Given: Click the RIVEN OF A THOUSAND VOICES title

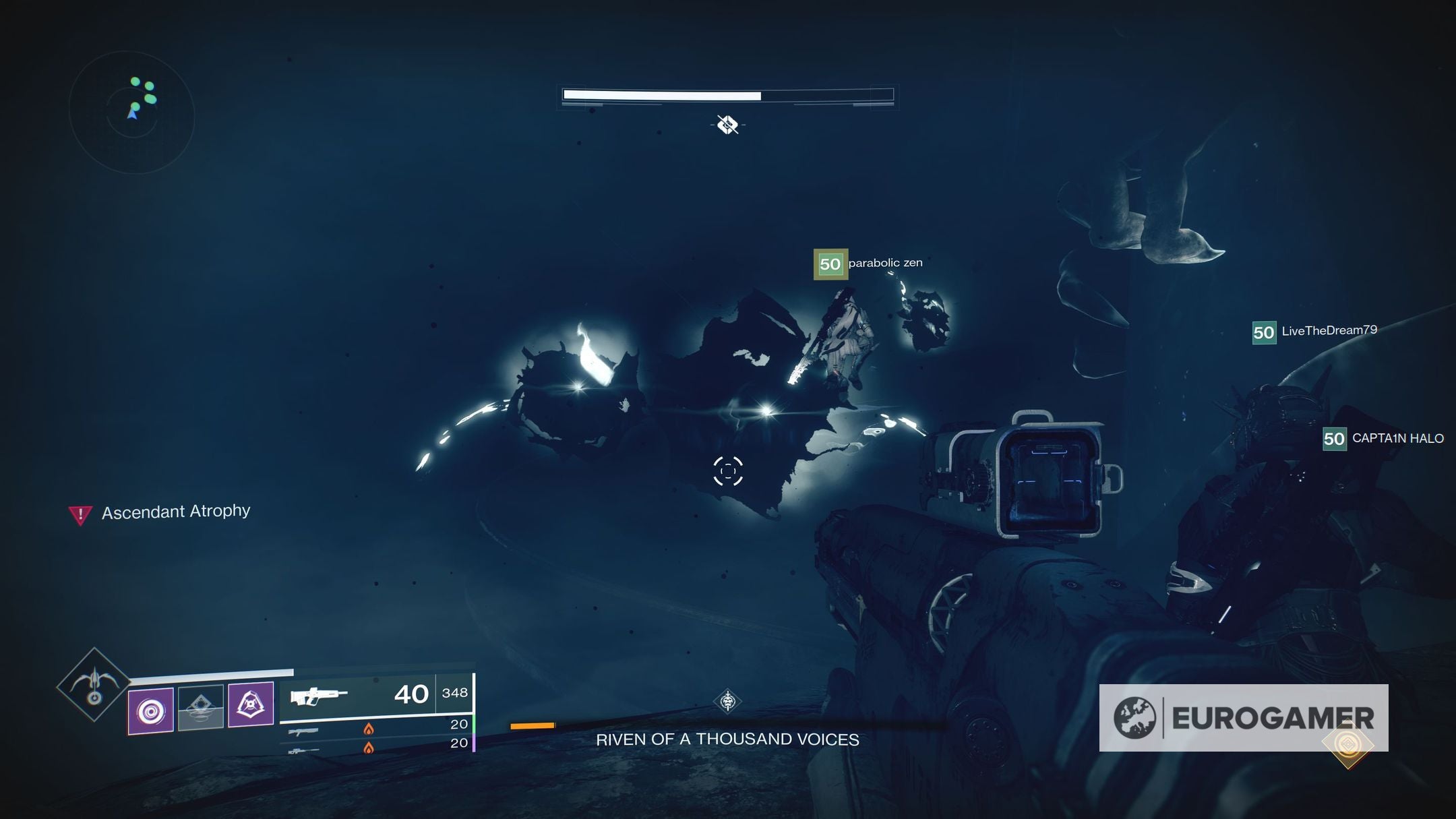Looking at the screenshot, I should tap(727, 739).
